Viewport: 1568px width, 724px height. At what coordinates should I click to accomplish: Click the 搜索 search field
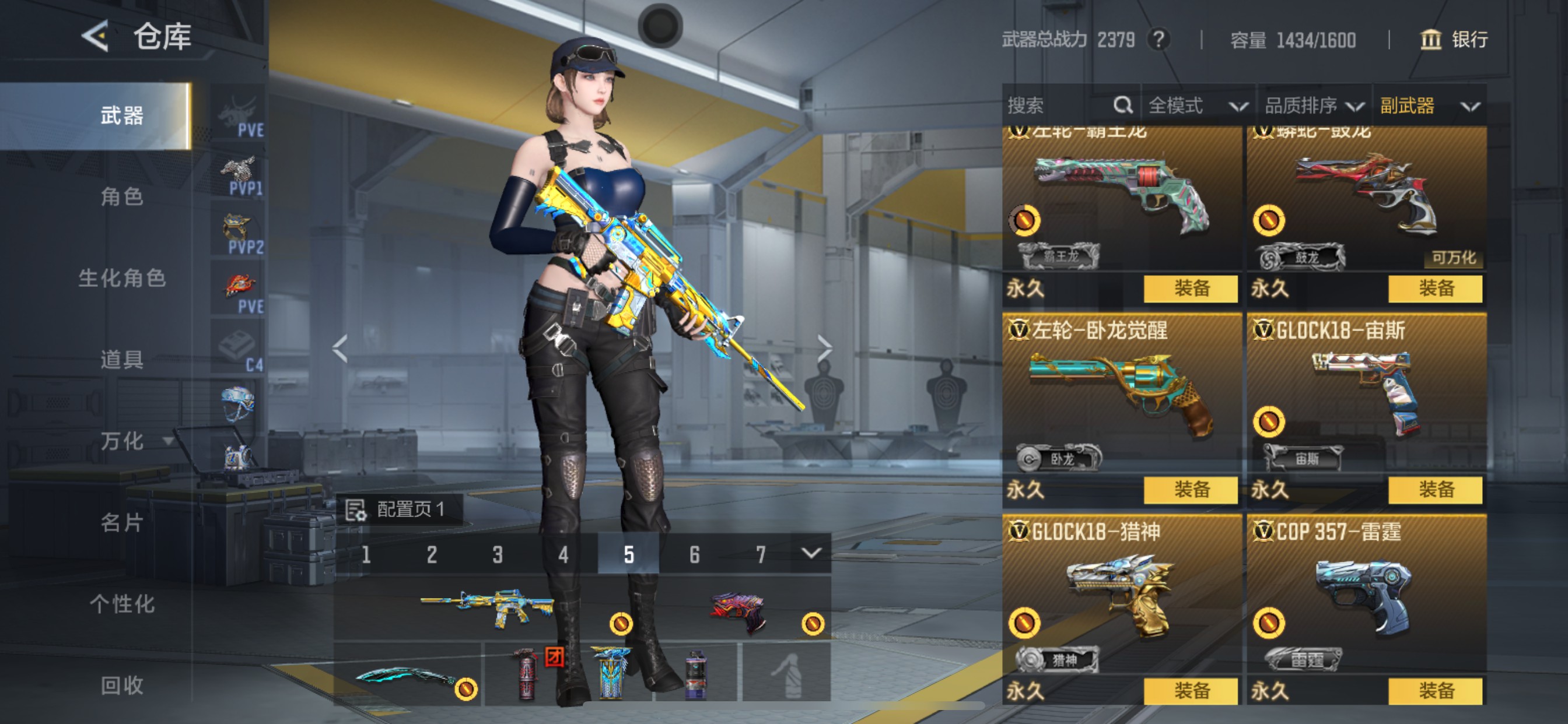pyautogui.click(x=1059, y=106)
